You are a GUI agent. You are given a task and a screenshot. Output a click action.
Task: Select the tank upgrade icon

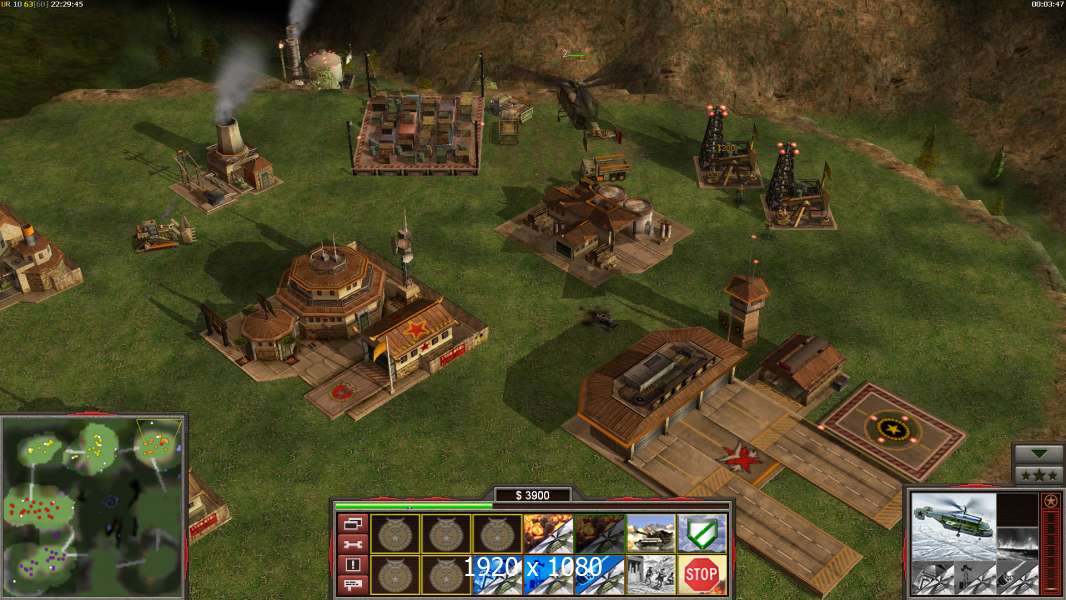point(651,533)
